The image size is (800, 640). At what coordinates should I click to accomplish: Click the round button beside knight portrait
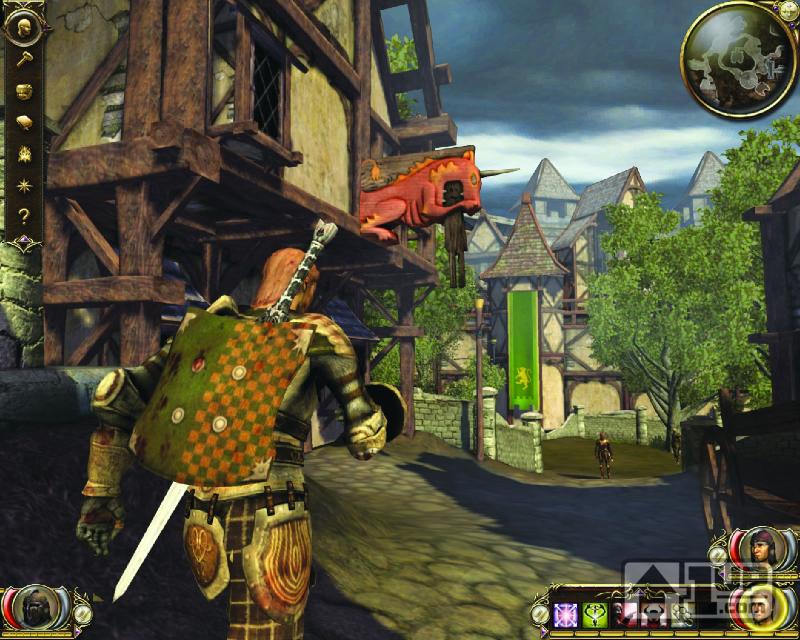point(84,611)
